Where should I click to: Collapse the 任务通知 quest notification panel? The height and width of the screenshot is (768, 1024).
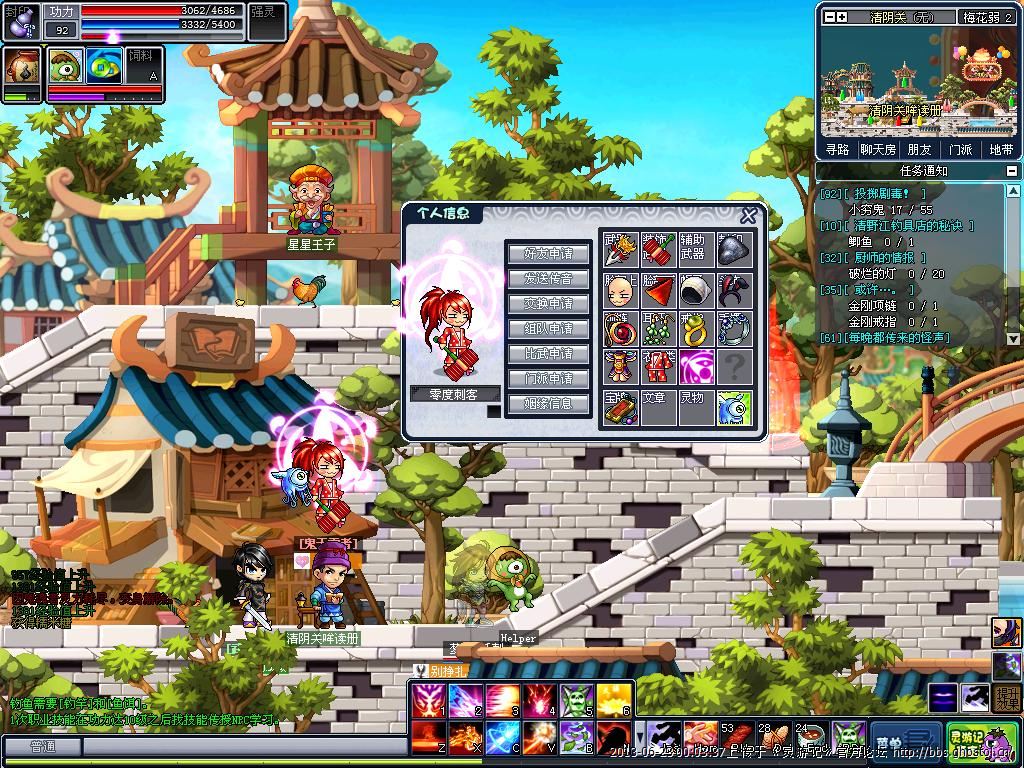pyautogui.click(x=1012, y=171)
